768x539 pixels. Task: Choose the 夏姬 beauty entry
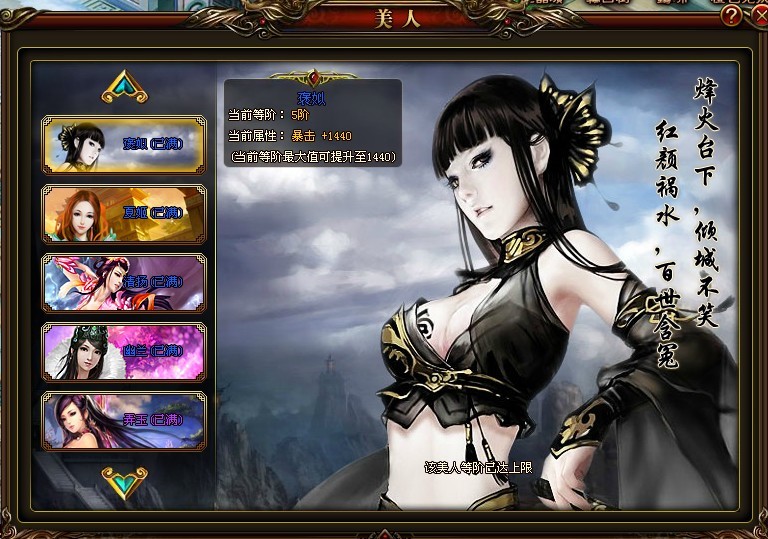point(124,214)
